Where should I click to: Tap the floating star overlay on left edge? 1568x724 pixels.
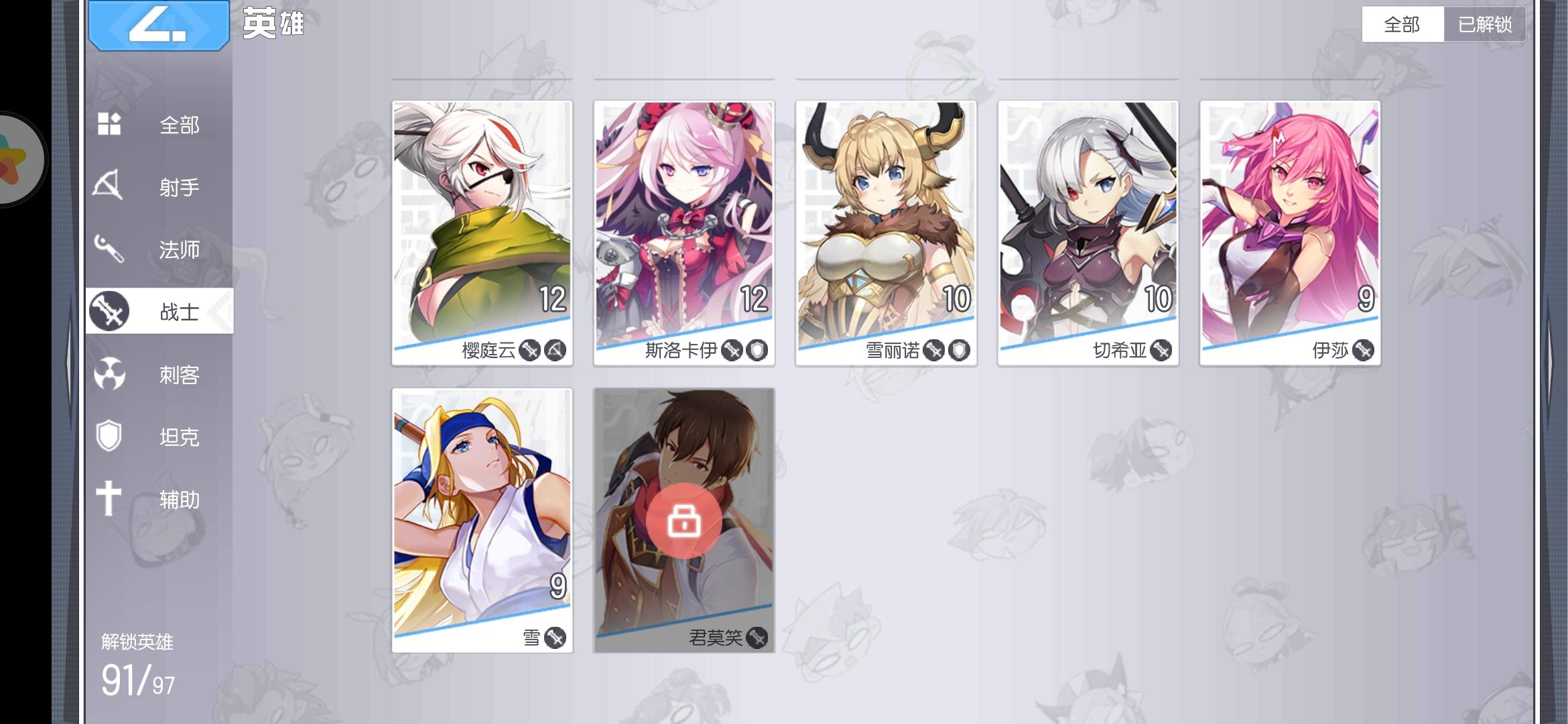point(20,159)
